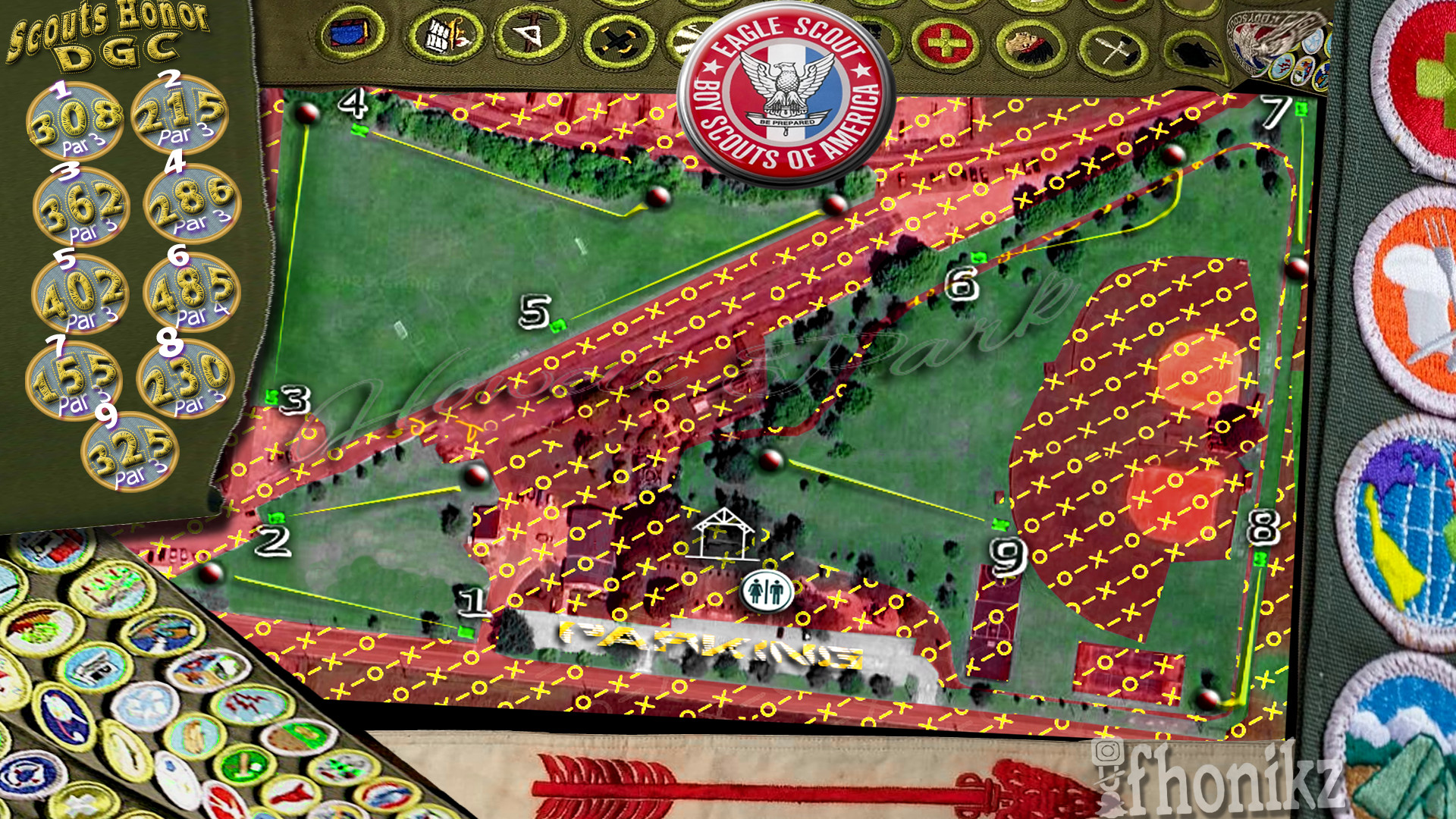The width and height of the screenshot is (1456, 819).
Task: Select the hole 9 badge showing 325
Action: pyautogui.click(x=130, y=451)
